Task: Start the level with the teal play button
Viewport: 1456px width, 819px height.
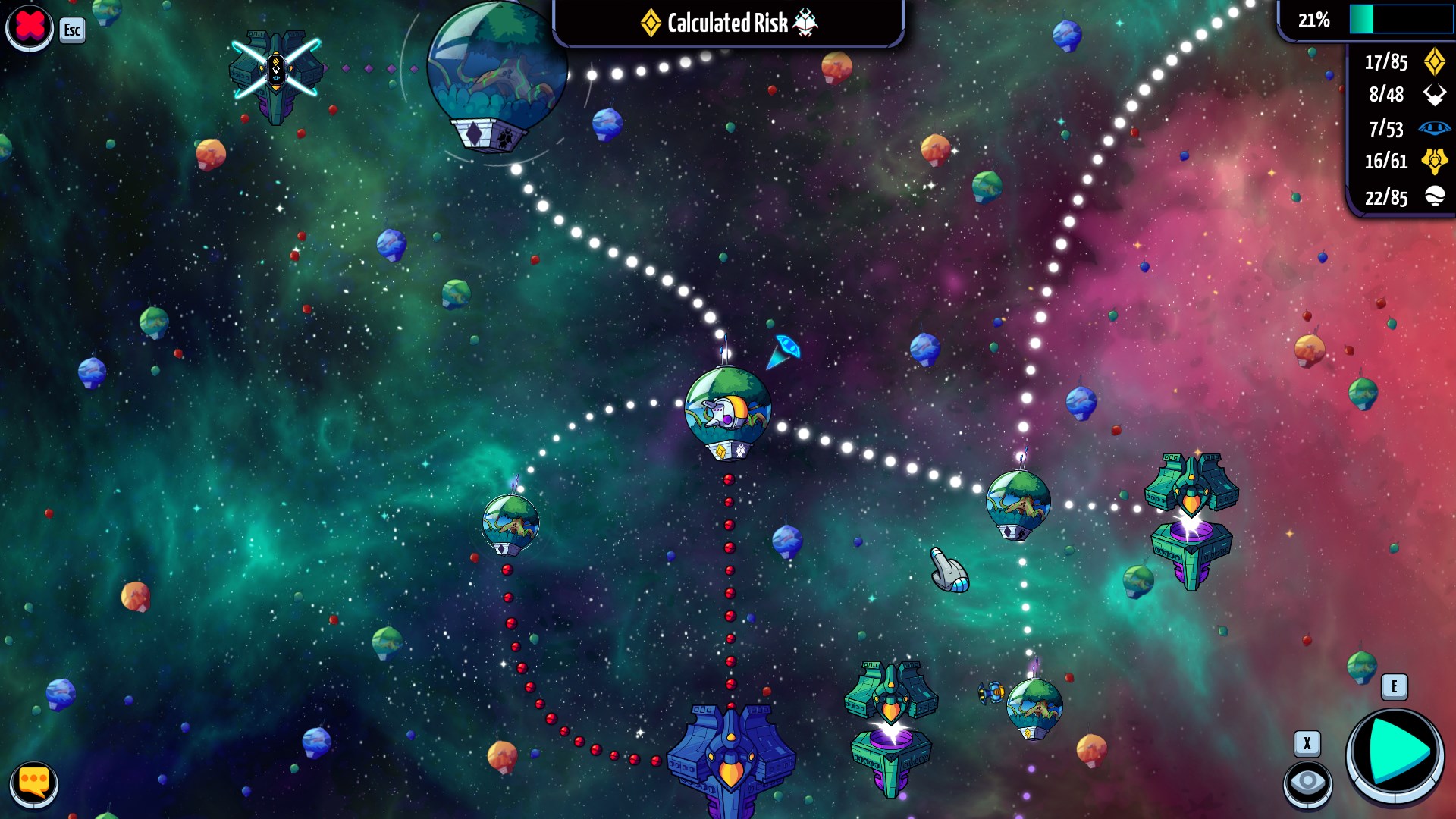Action: [x=1395, y=754]
